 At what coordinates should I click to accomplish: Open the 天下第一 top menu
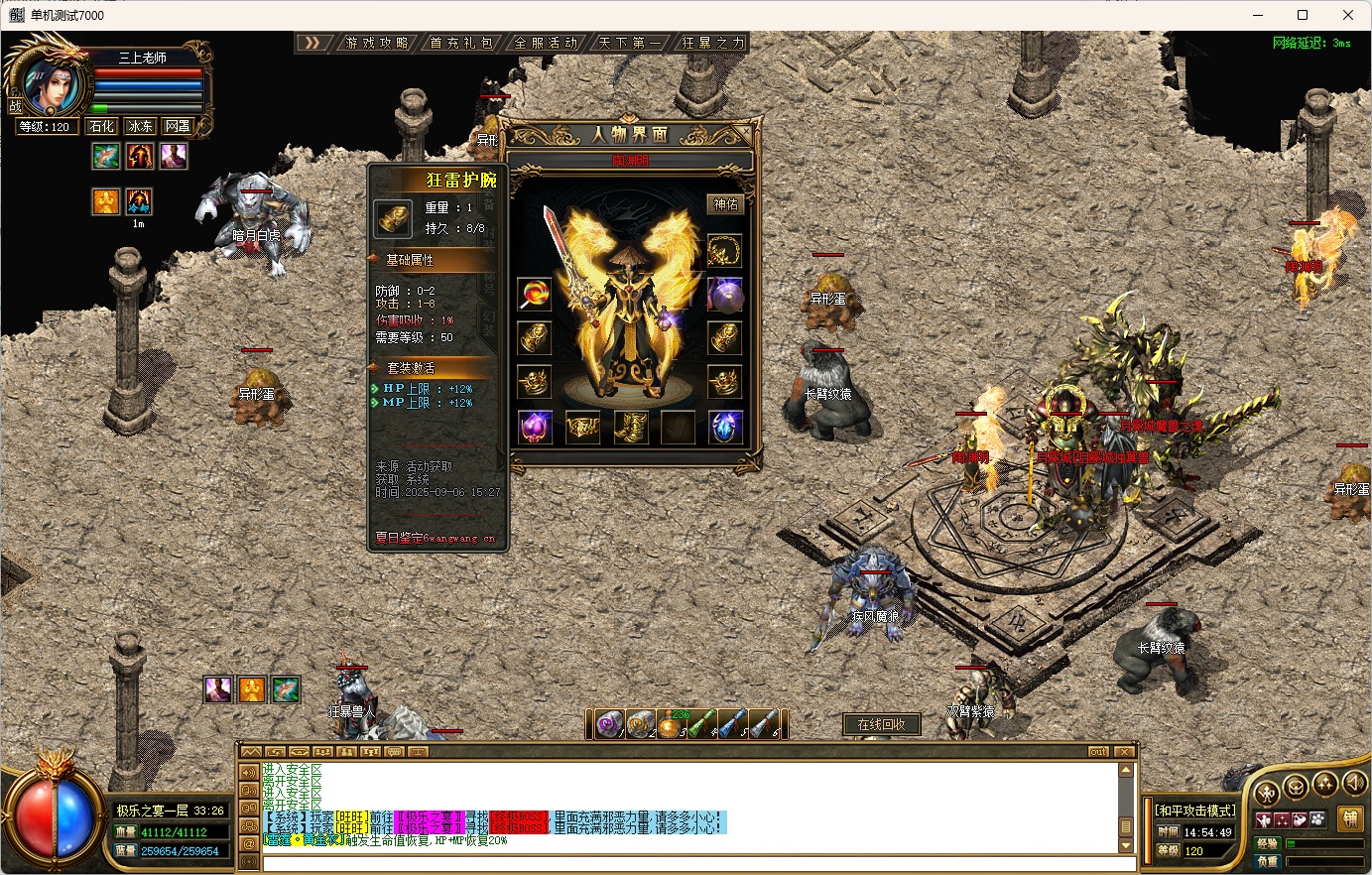pos(630,43)
